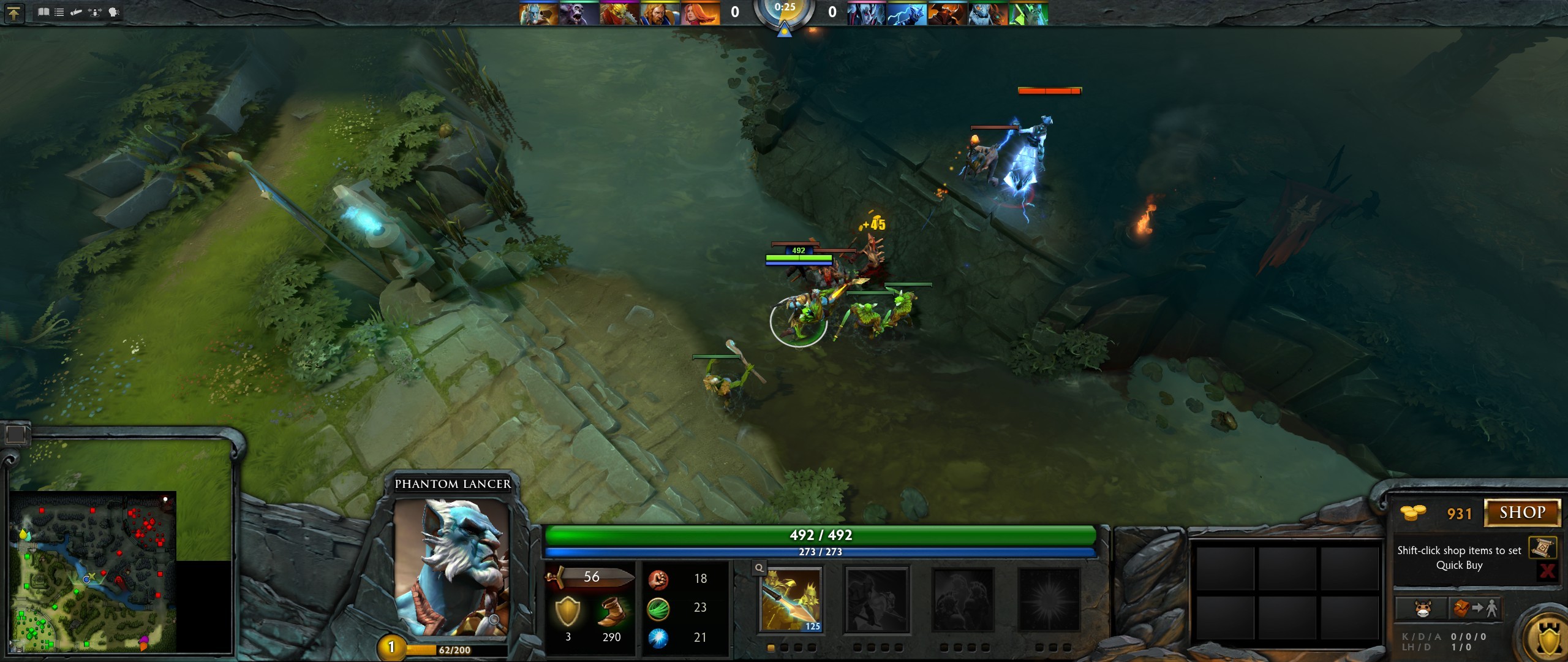Open the book icon in the top menu
The width and height of the screenshot is (1568, 662).
(x=43, y=12)
